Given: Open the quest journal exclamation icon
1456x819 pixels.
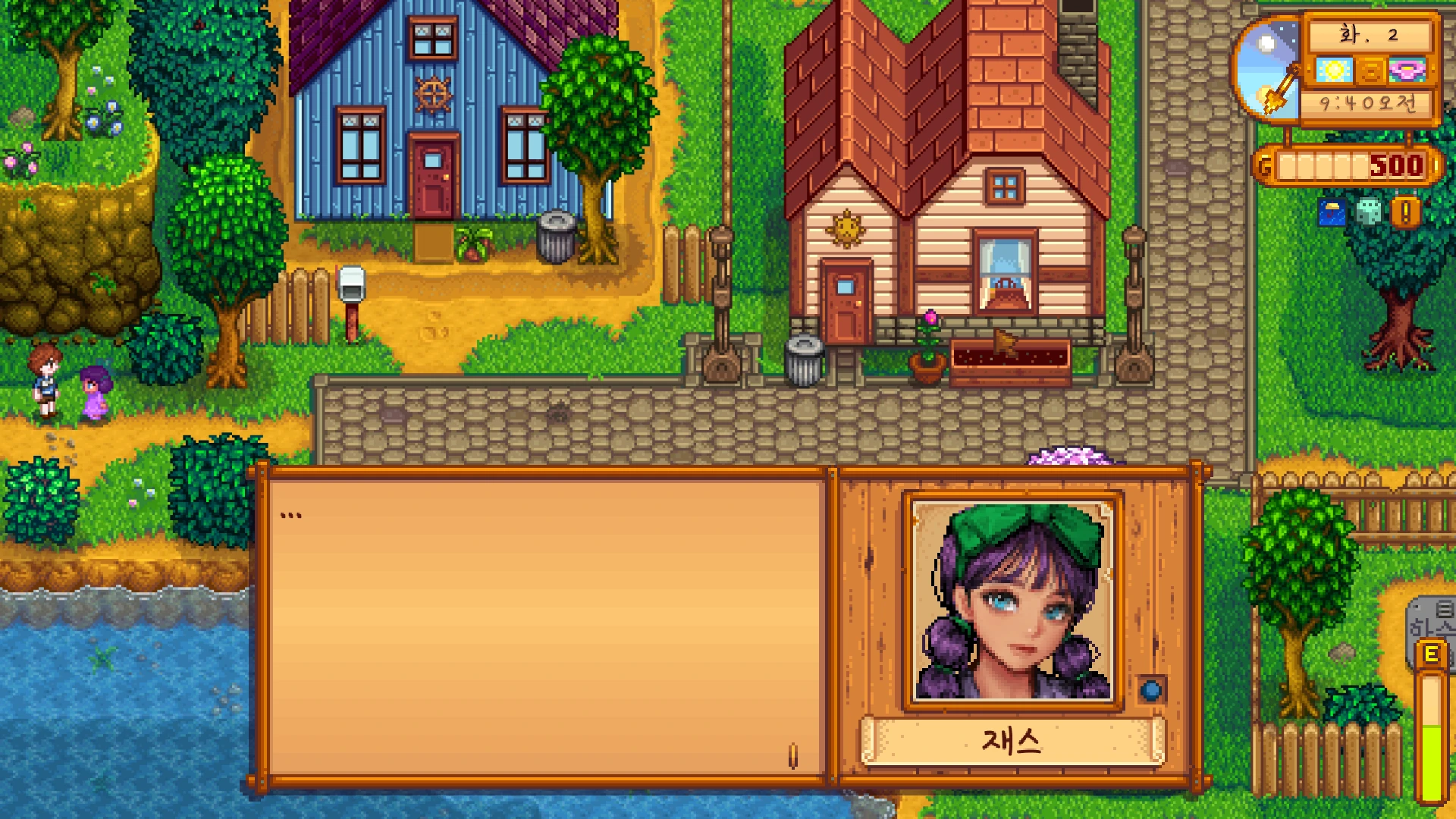Looking at the screenshot, I should point(1405,213).
